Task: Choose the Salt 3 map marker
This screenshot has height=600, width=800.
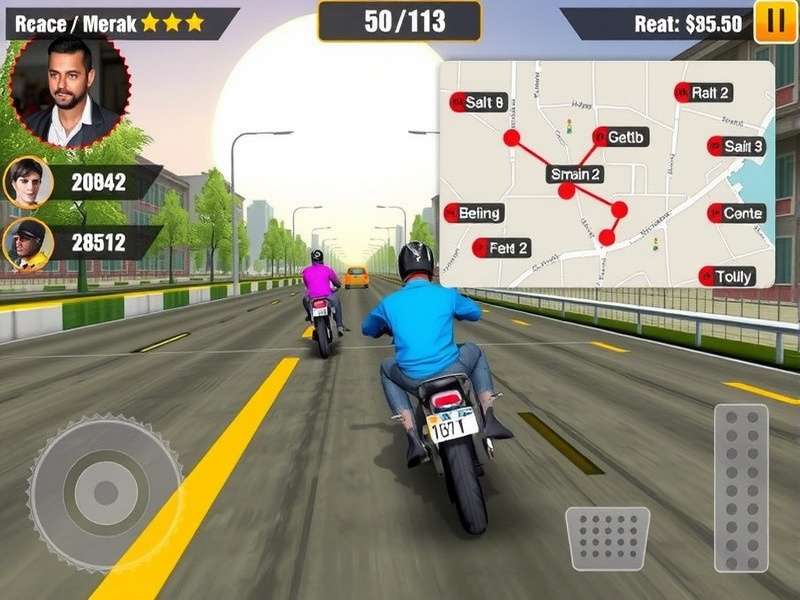Action: pyautogui.click(x=736, y=146)
